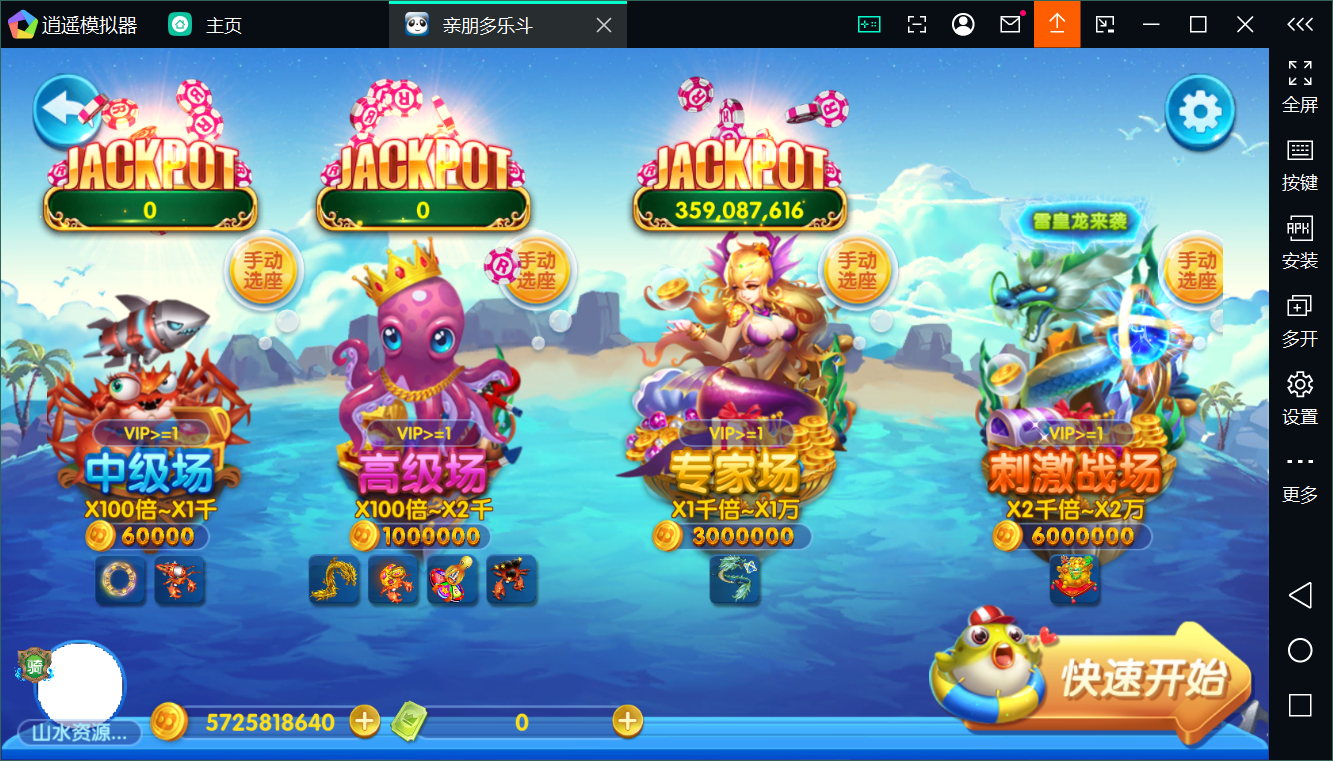Click the gamepad icon in the title bar

point(869,23)
